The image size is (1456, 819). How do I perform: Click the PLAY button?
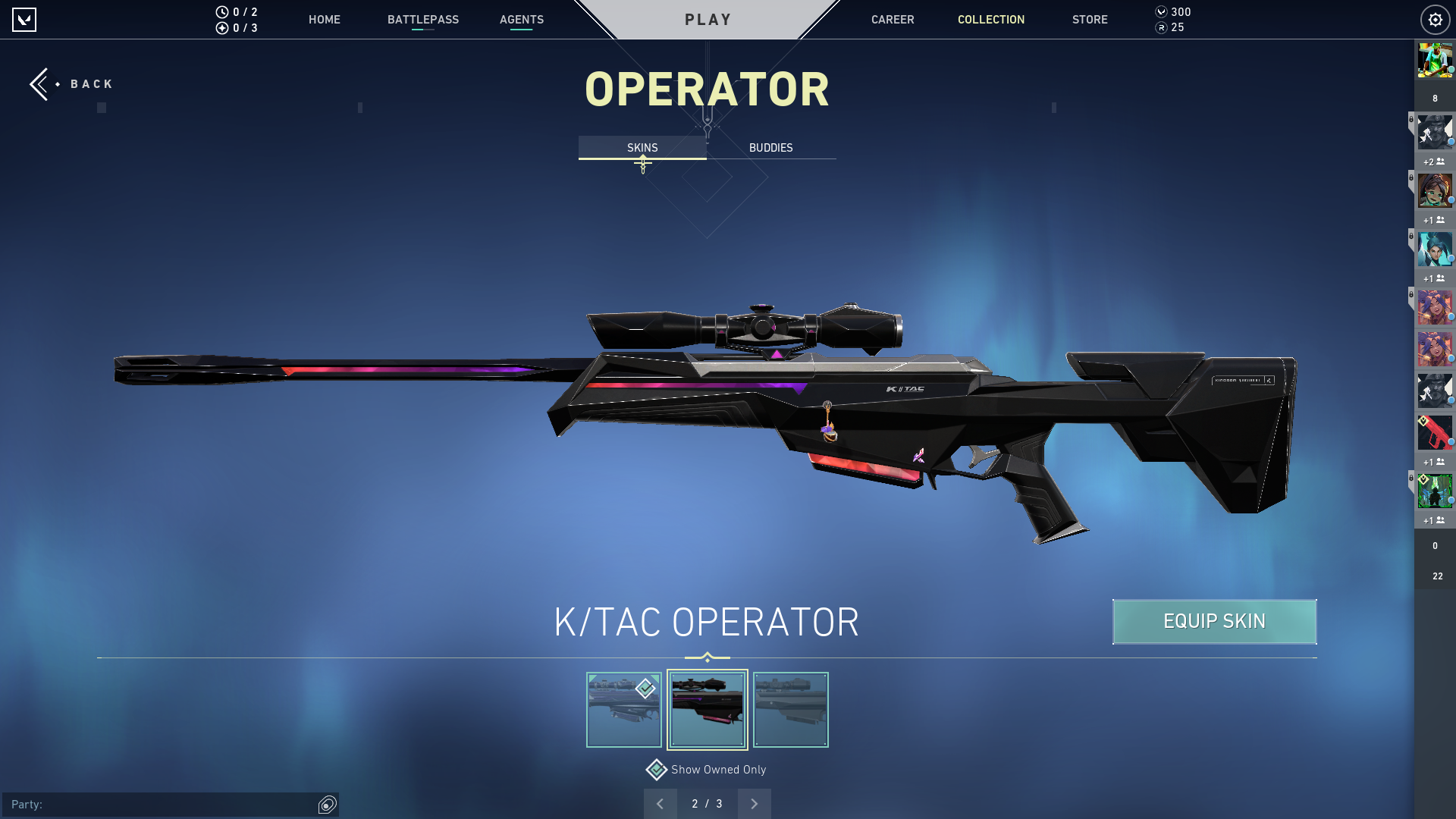(708, 20)
